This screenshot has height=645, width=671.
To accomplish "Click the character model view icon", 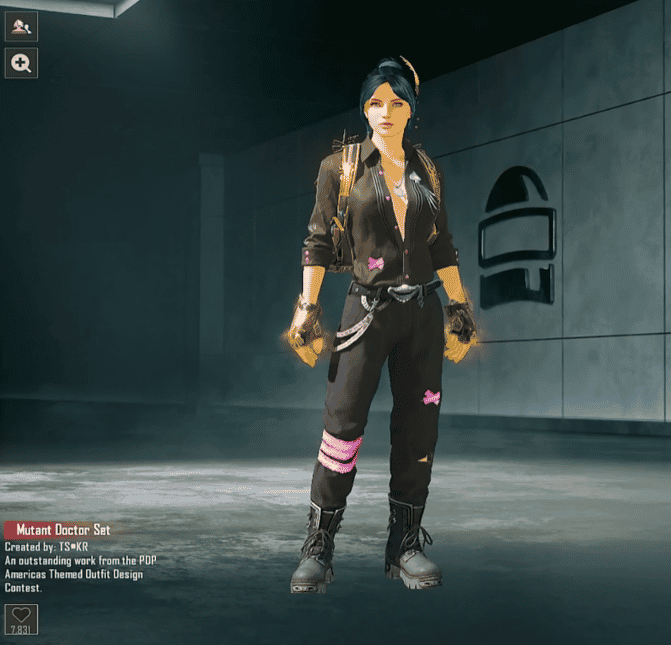I will 21,24.
